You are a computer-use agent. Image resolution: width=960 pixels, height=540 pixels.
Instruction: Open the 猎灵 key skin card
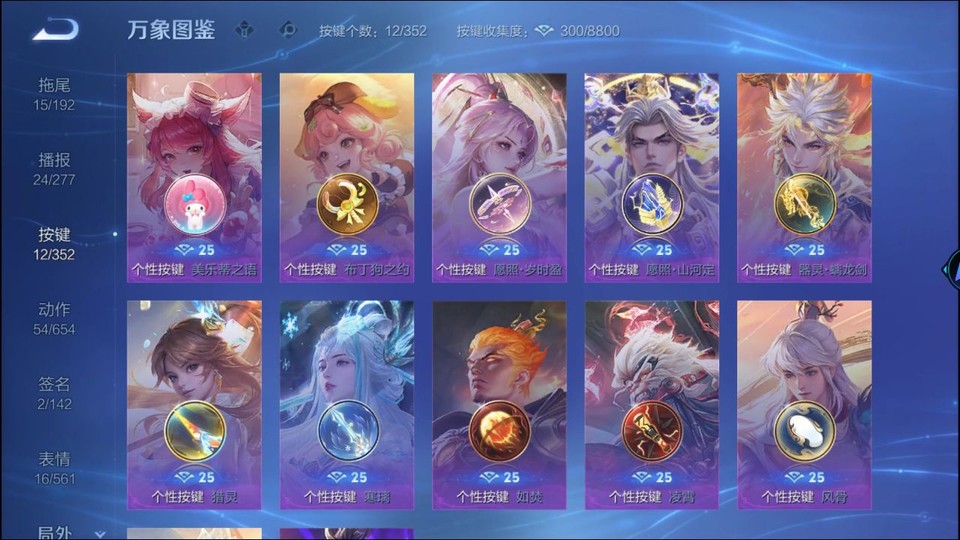pos(194,405)
